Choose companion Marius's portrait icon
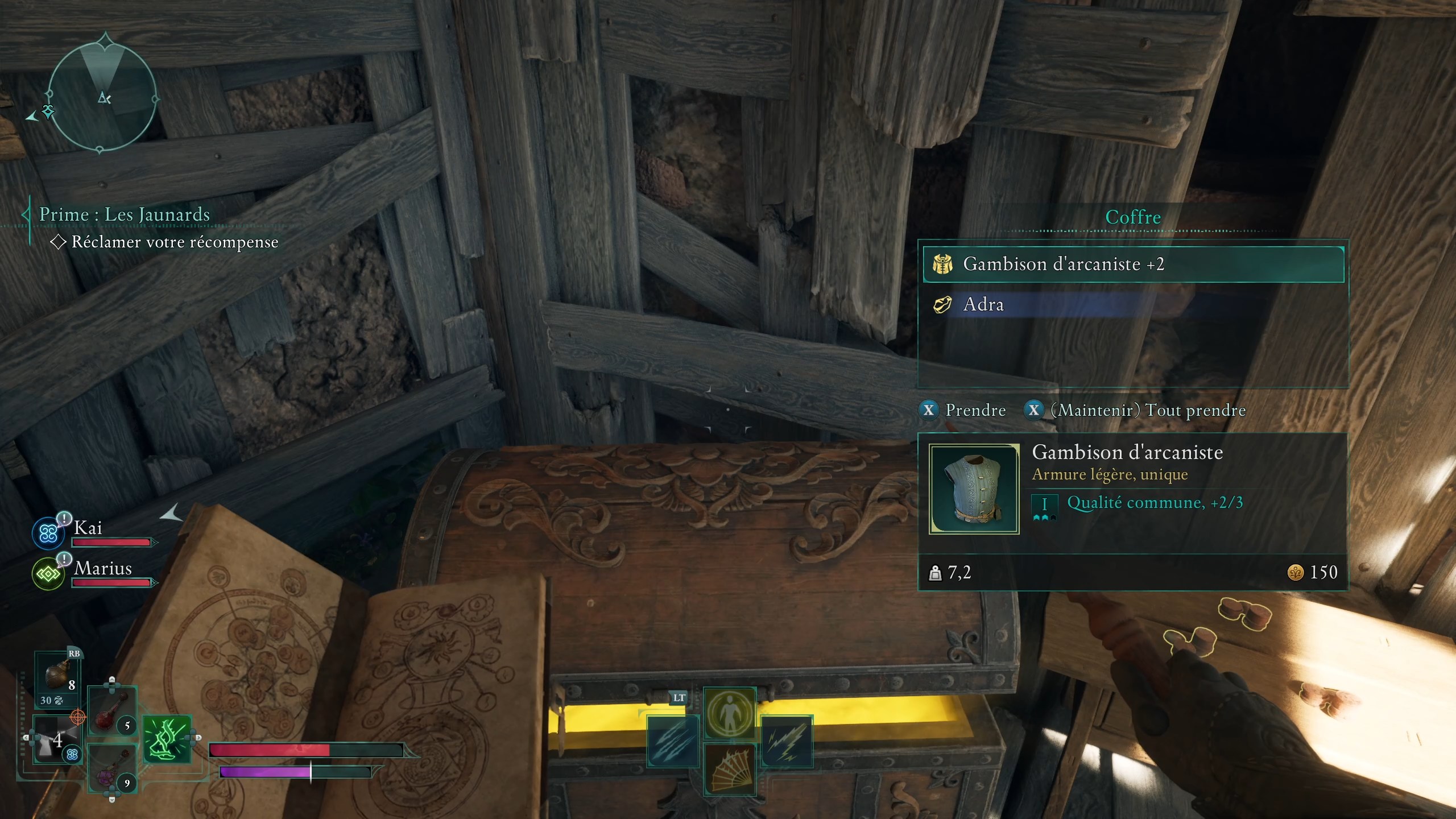The height and width of the screenshot is (819, 1456). [48, 574]
